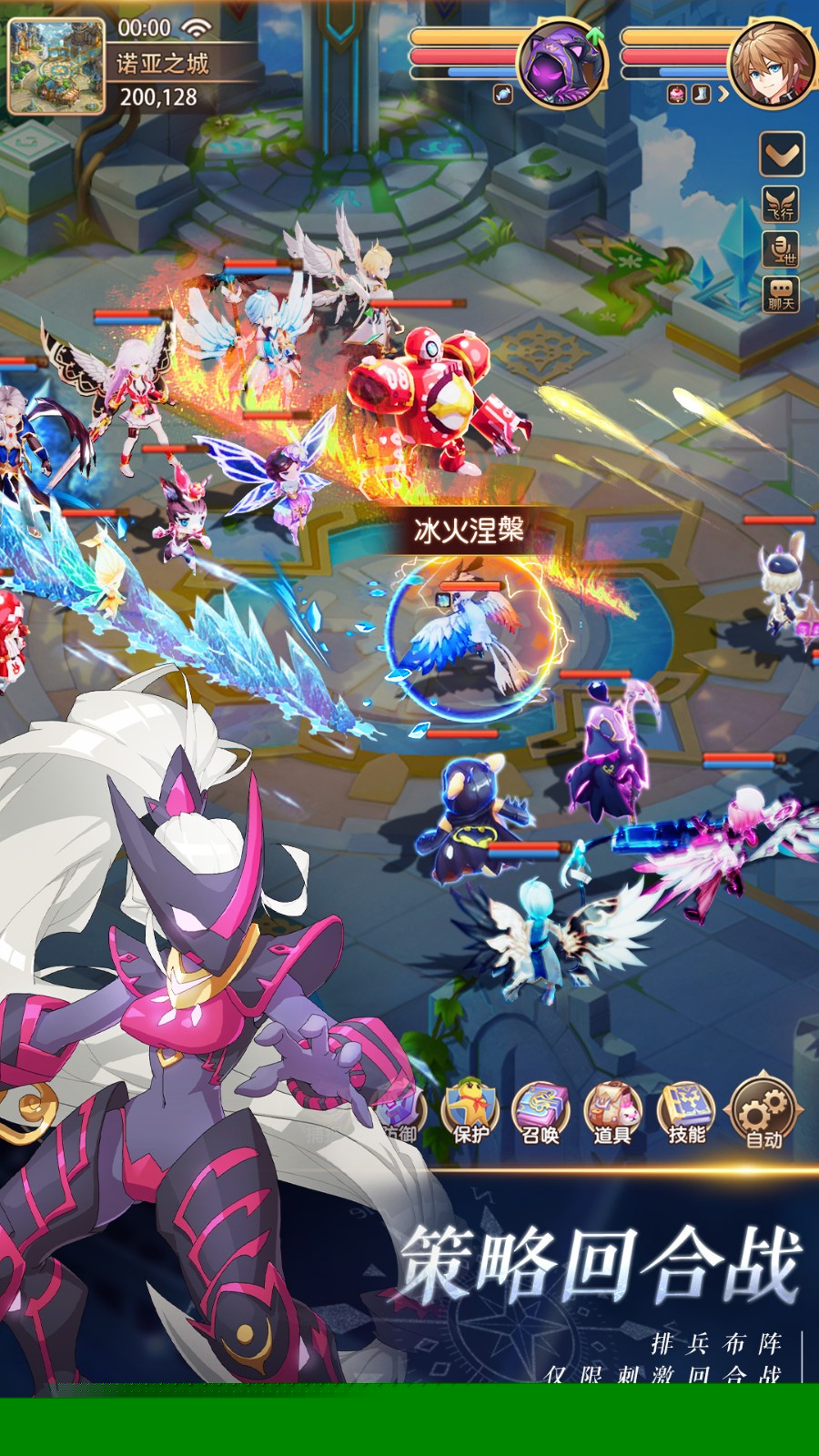
Task: Open the 技能 skills book
Action: [x=686, y=1113]
